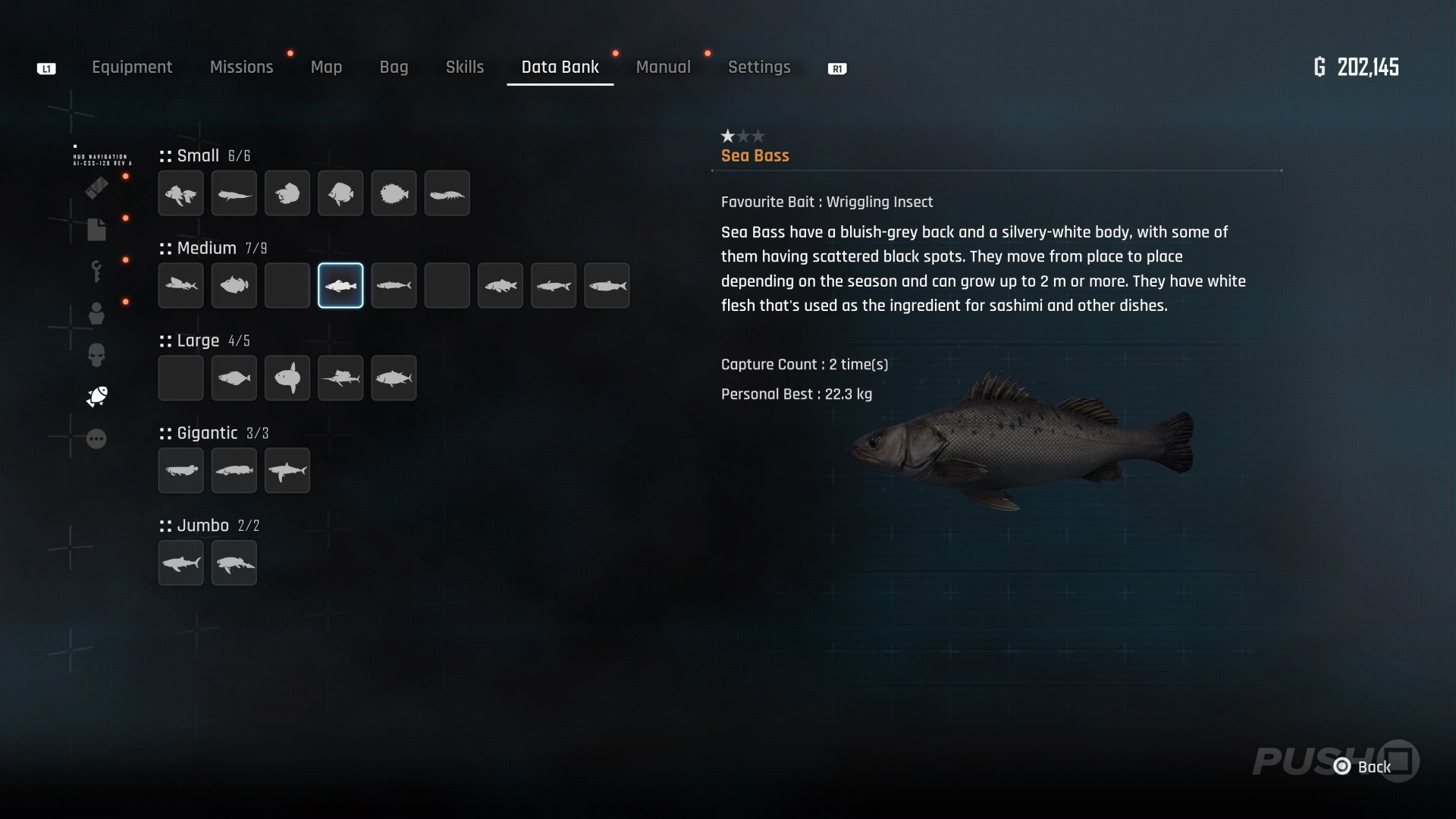Image resolution: width=1456 pixels, height=819 pixels.
Task: Select the Bag tab
Action: (394, 67)
